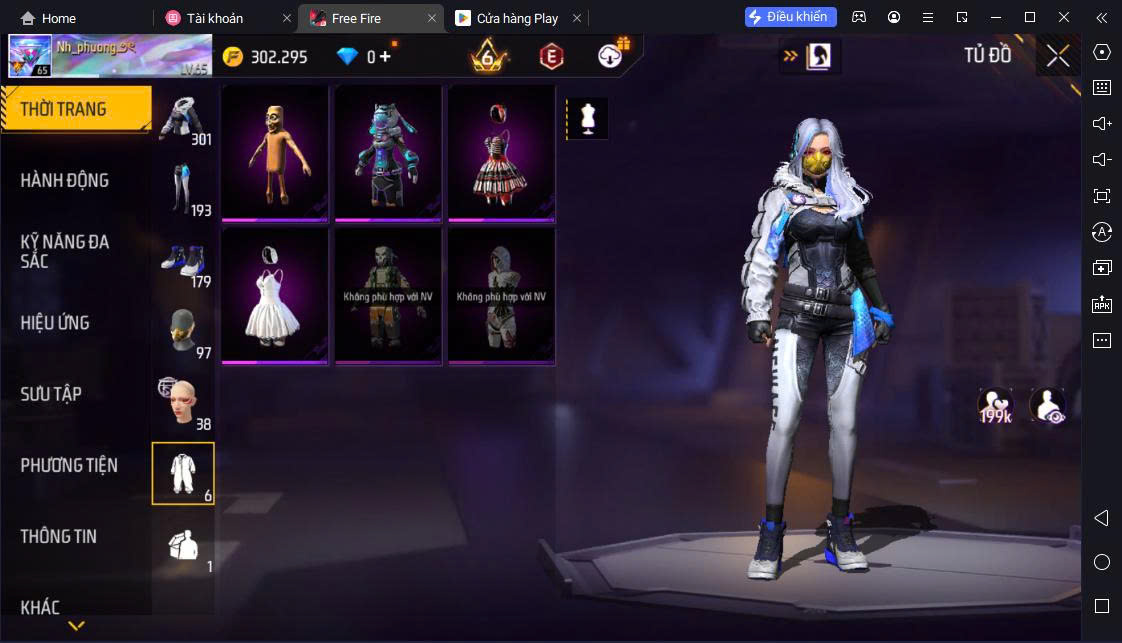Pick the teal and purple armored outfit
The image size is (1122, 643).
coord(388,153)
